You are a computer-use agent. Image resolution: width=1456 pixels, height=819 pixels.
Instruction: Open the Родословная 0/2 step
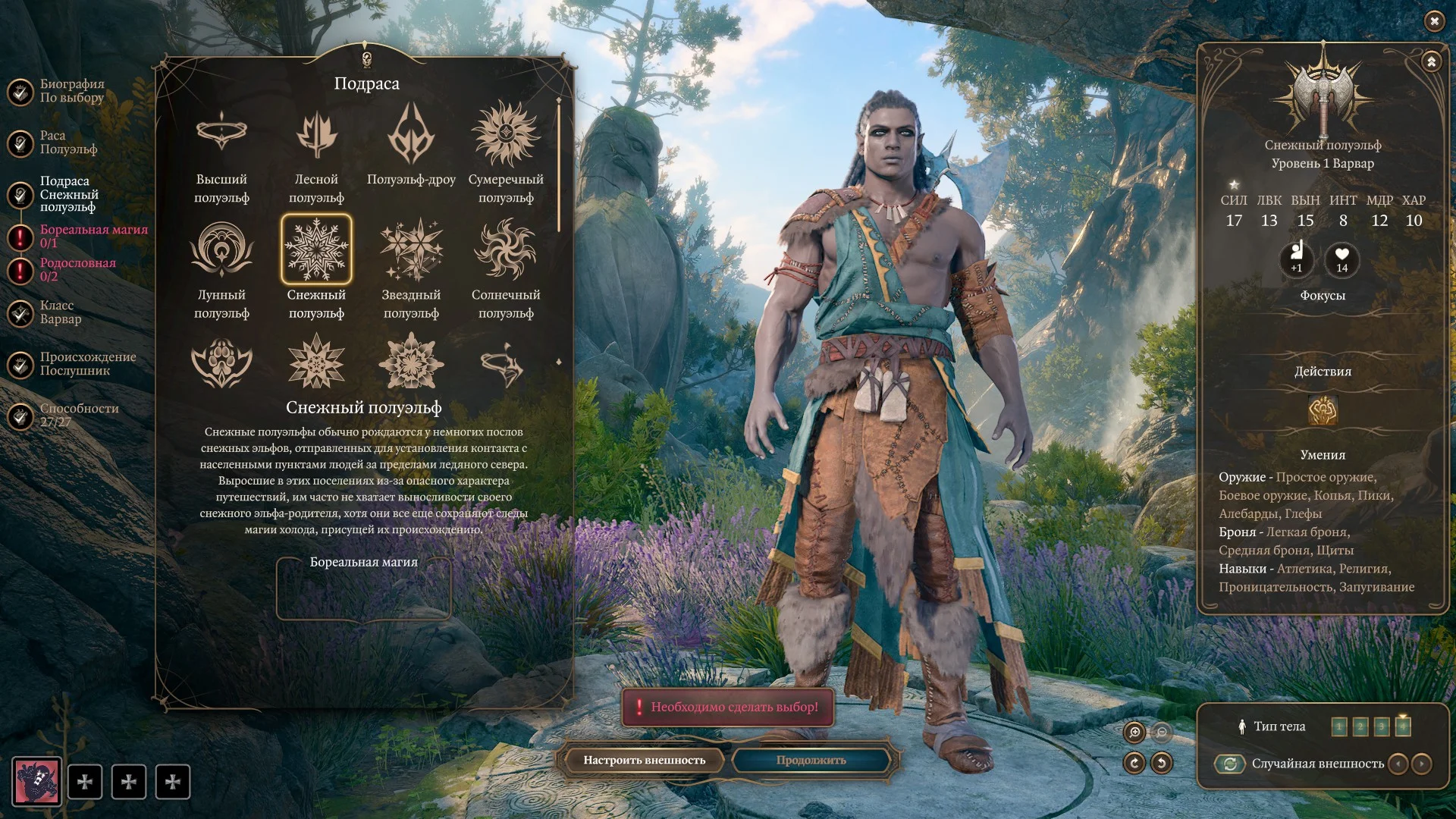(x=77, y=269)
